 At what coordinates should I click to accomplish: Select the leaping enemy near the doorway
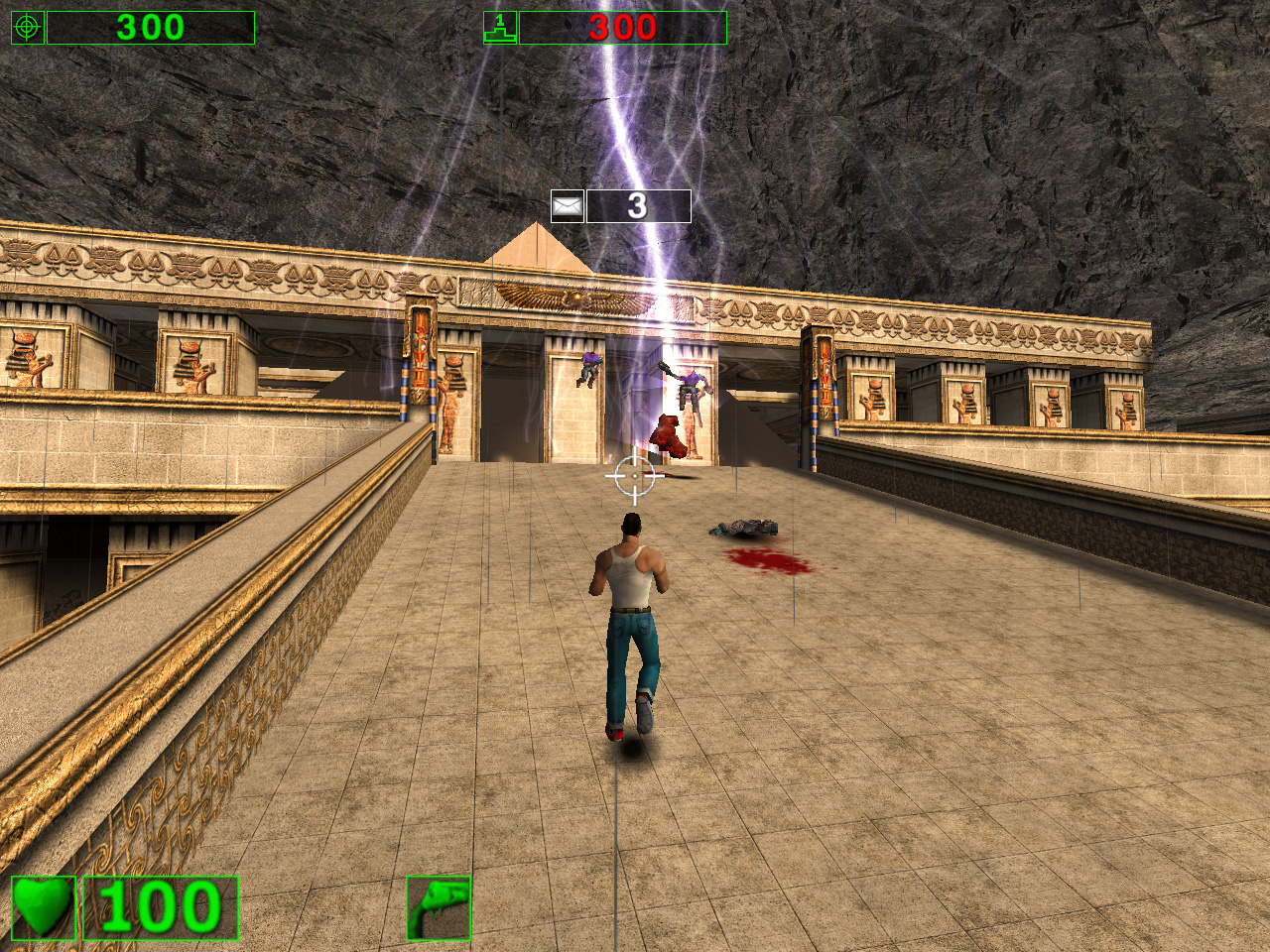(591, 369)
